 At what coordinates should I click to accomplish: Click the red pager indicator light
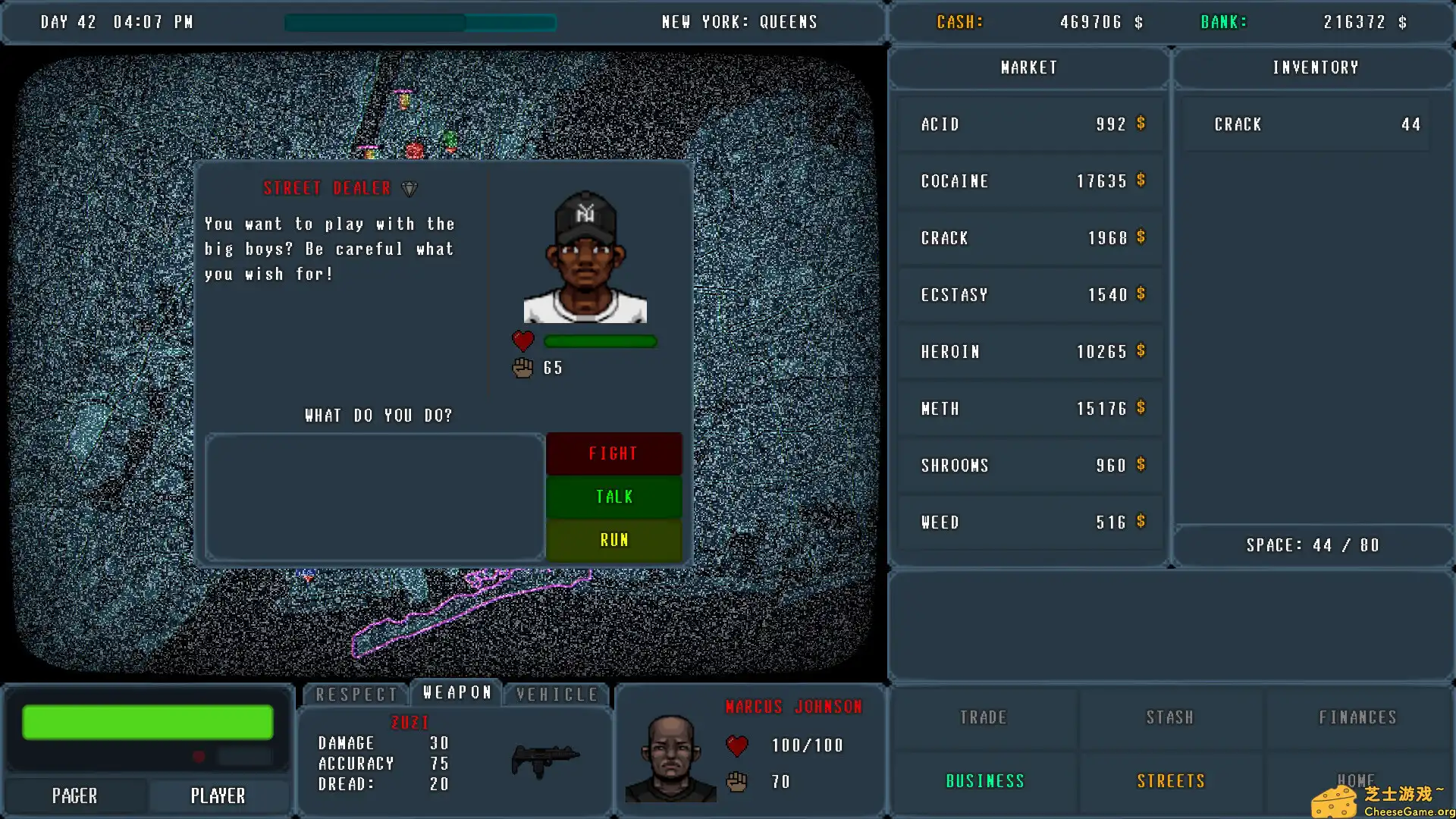(200, 755)
